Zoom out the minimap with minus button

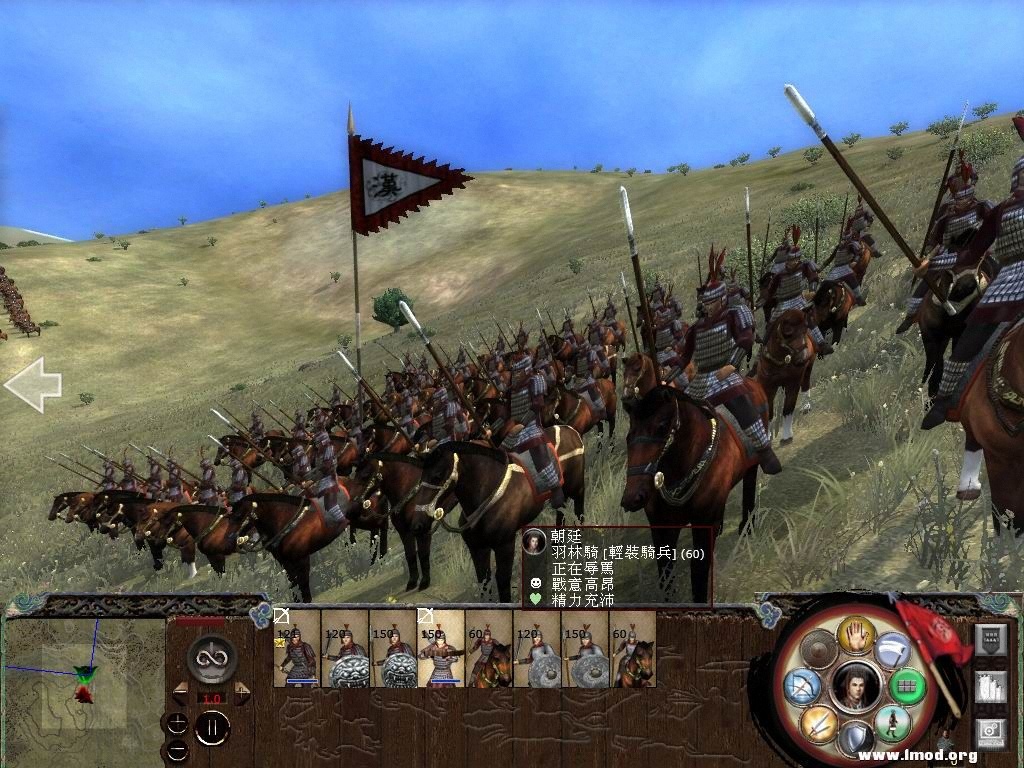177,749
